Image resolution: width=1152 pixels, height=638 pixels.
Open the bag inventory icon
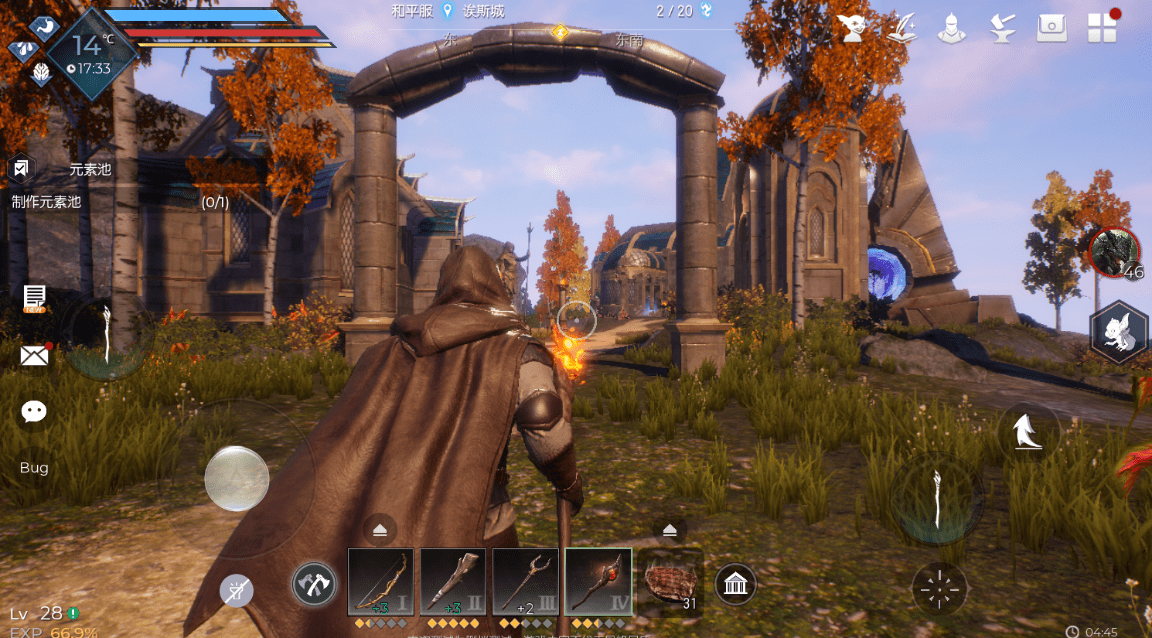tap(1051, 28)
